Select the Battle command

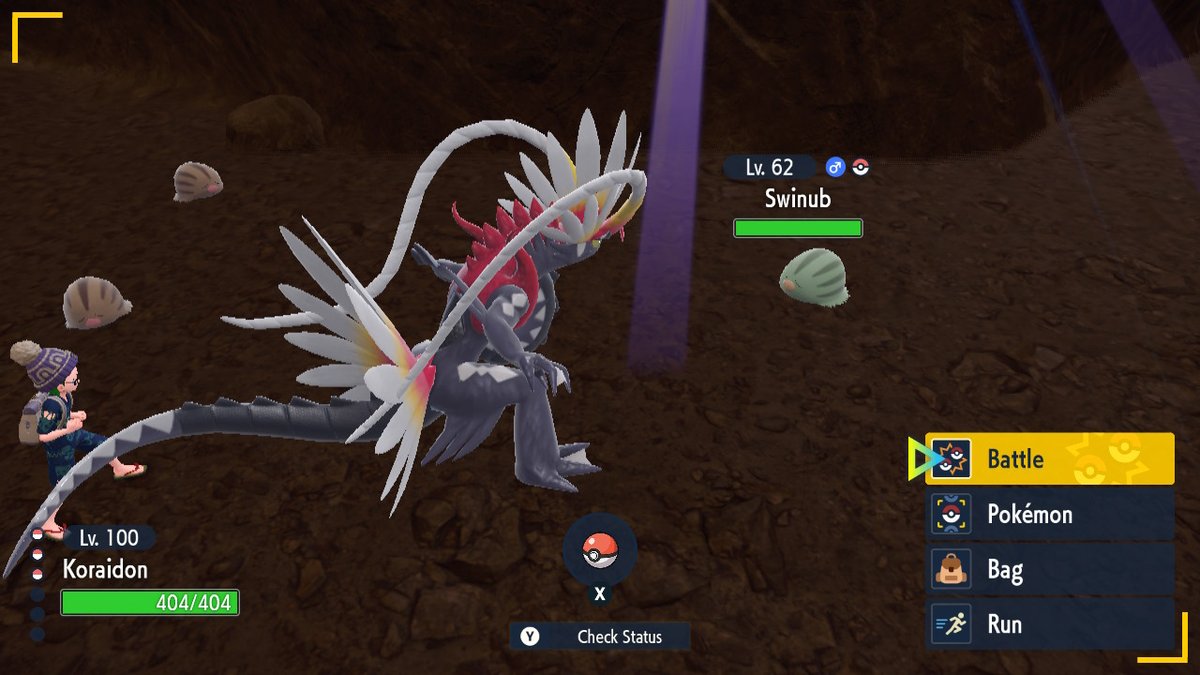[x=1048, y=459]
